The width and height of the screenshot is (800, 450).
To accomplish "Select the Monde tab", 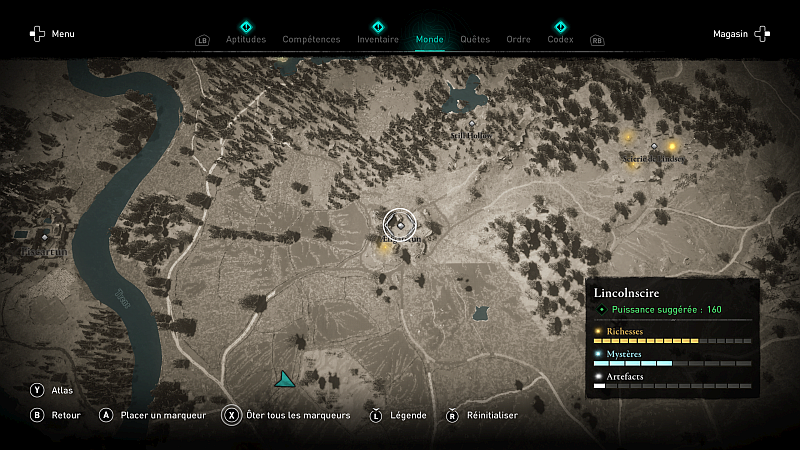I will tap(430, 40).
